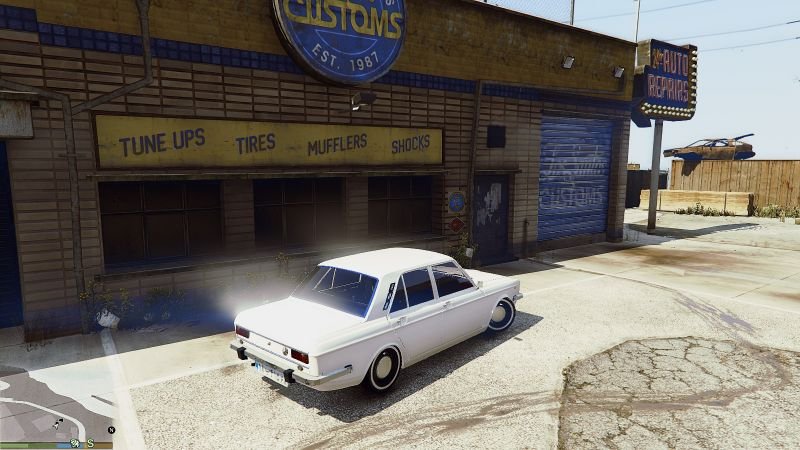
Task: Click the north 'N' compass marker
Action: click(112, 430)
